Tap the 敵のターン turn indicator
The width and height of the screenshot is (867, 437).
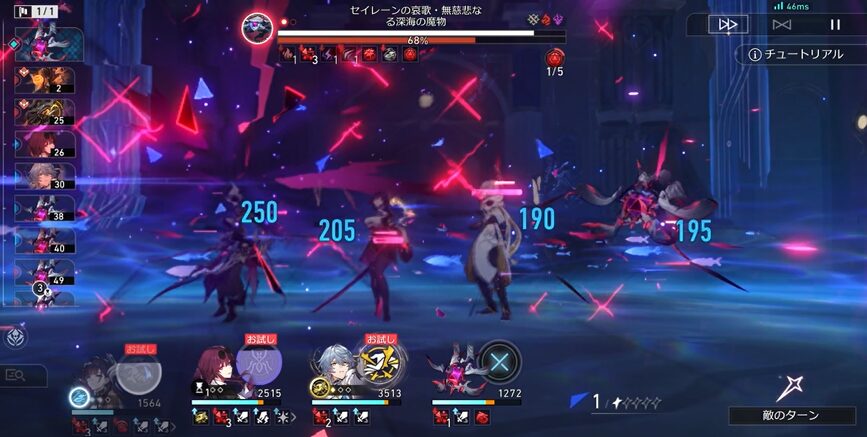tap(791, 415)
